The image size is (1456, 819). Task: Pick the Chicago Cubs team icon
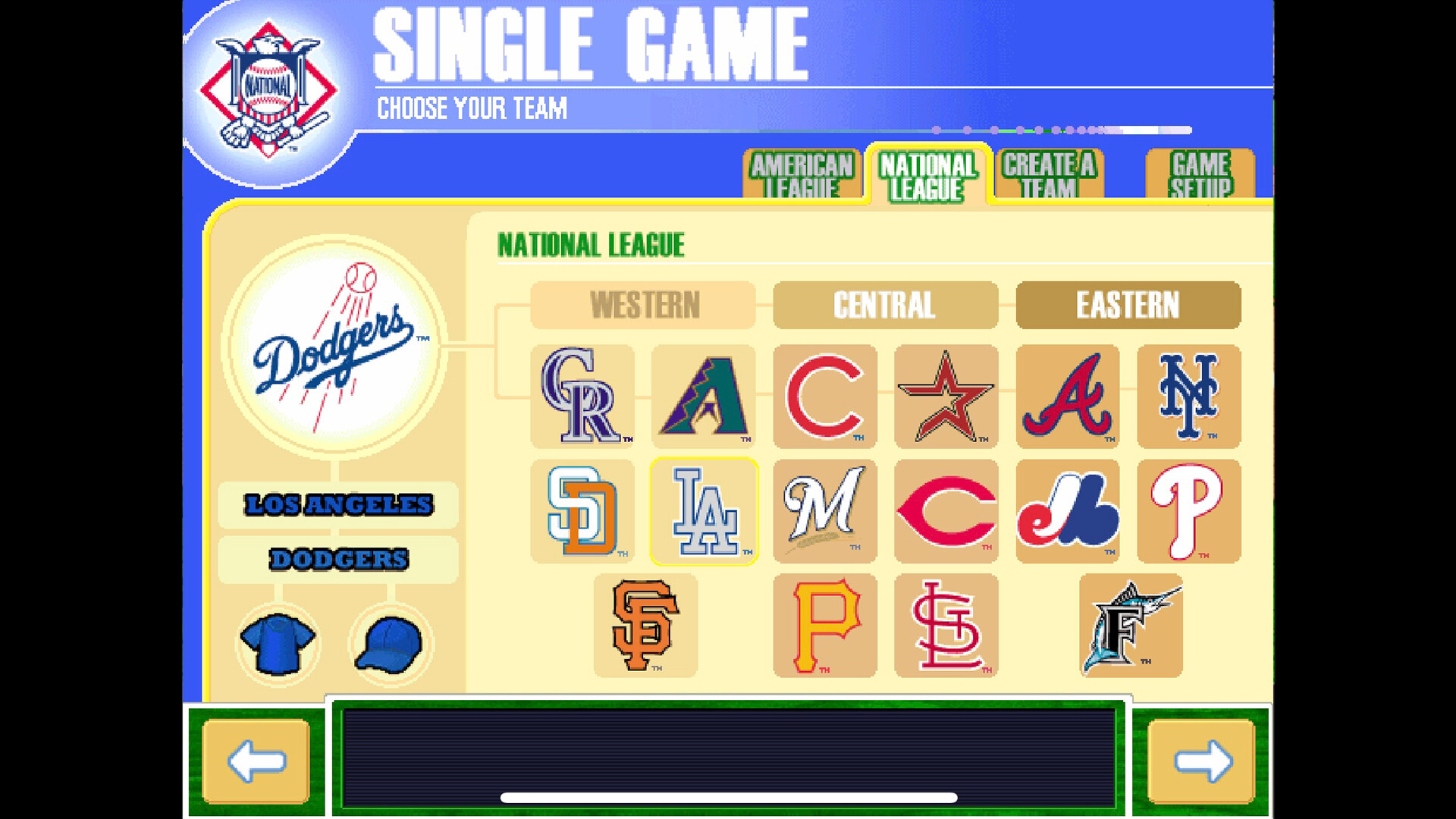tap(824, 397)
